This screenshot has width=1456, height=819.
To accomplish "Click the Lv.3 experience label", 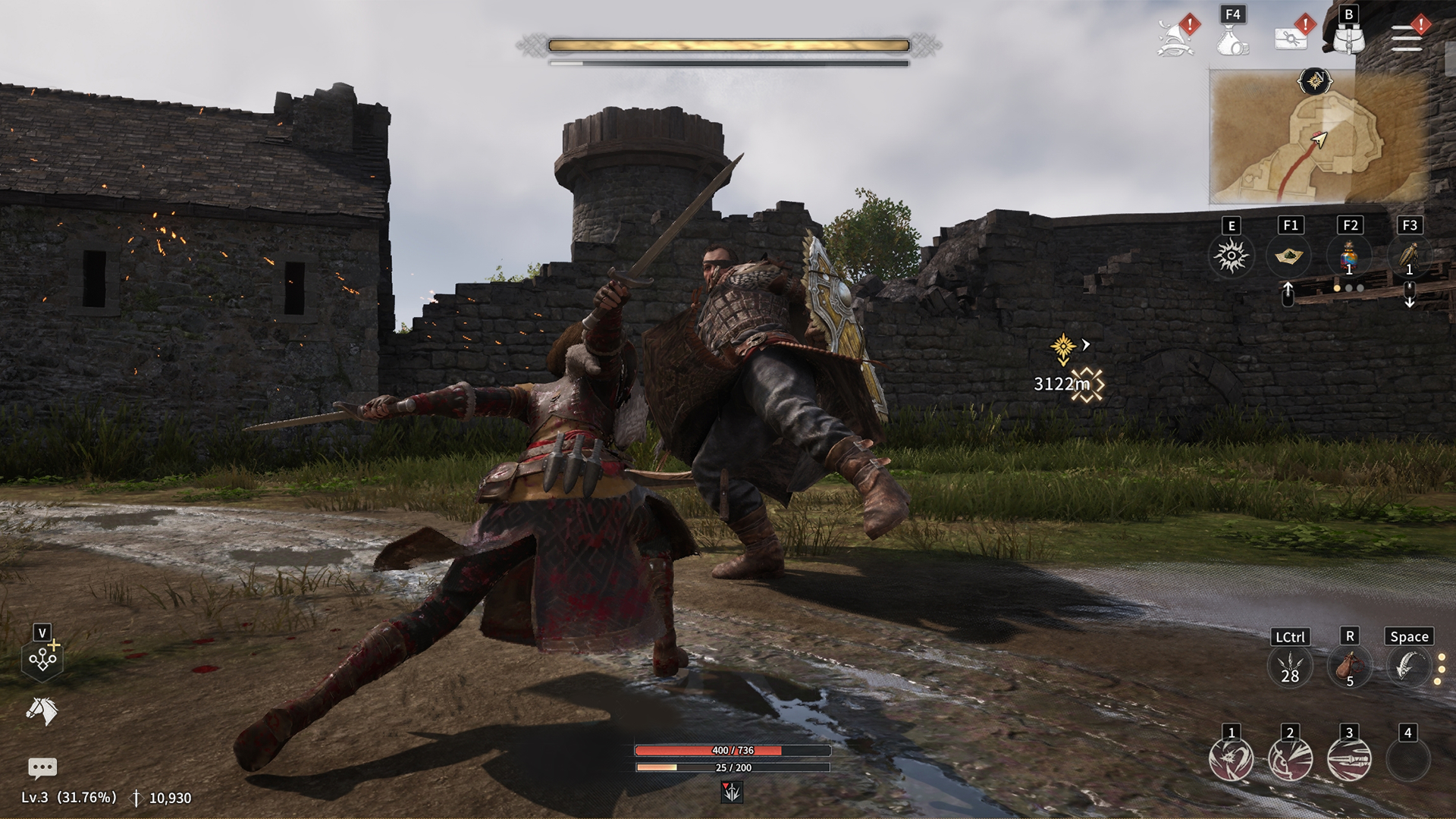I will (68, 796).
